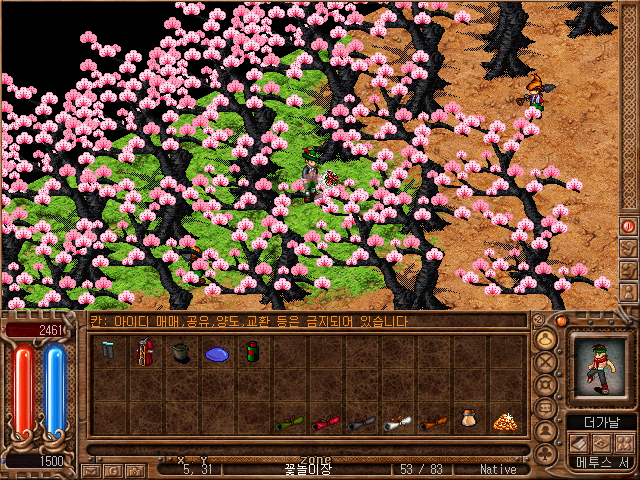This screenshot has height=480, width=640.
Task: Select the green scroll item
Action: [290, 423]
